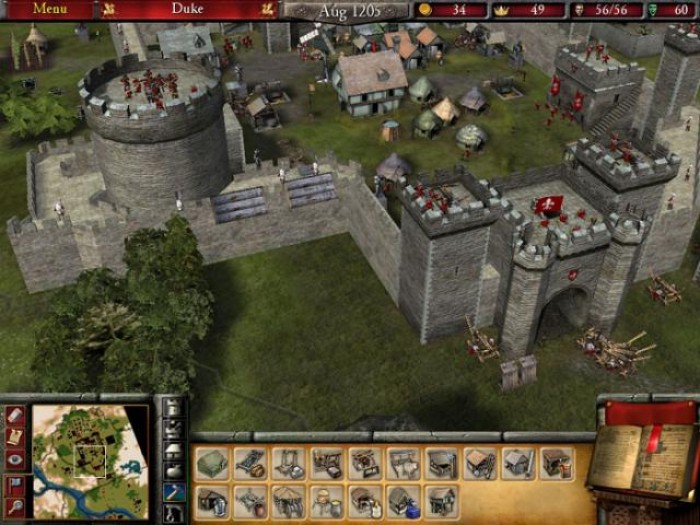This screenshot has width=700, height=525.
Task: Select the blue barrel workshop building
Action: 404,500
